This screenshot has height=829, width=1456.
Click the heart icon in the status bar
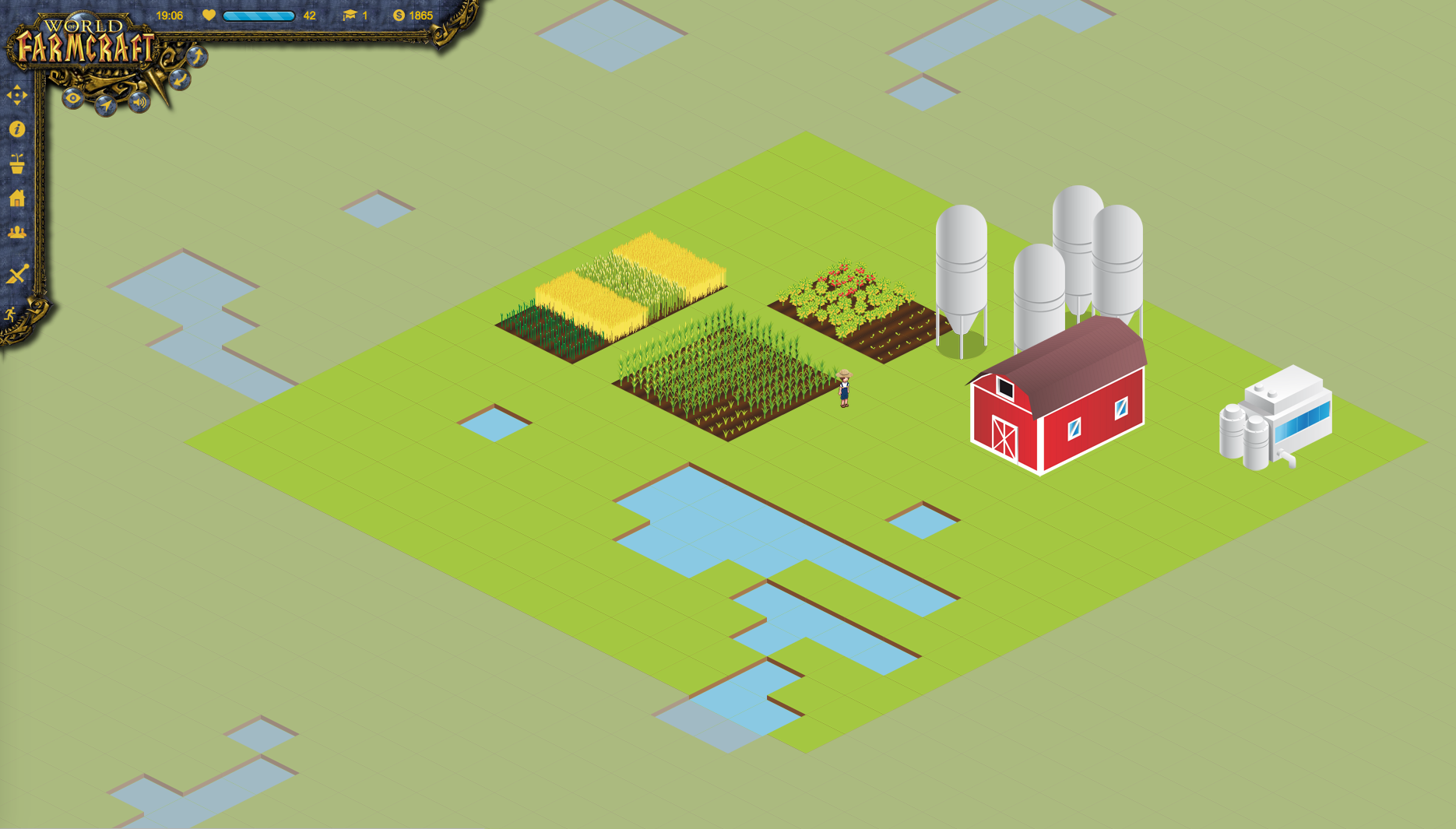[208, 14]
